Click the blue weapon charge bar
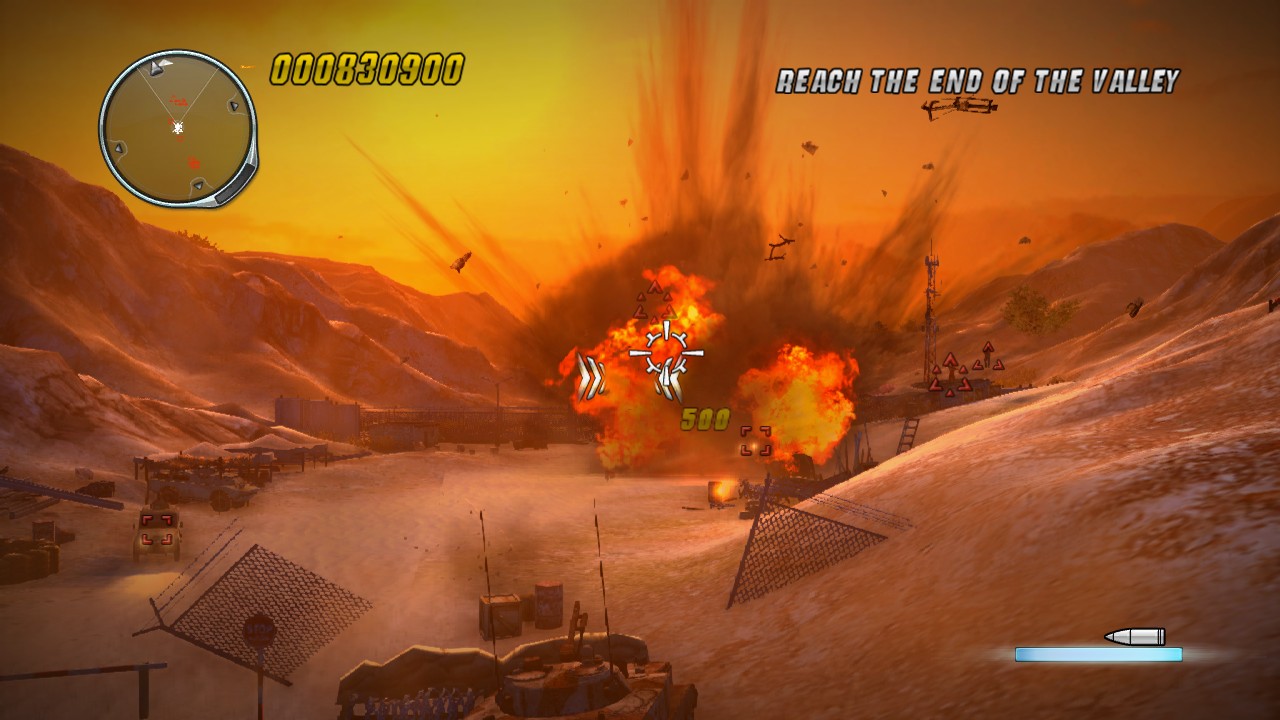This screenshot has width=1280, height=720. (x=1098, y=654)
